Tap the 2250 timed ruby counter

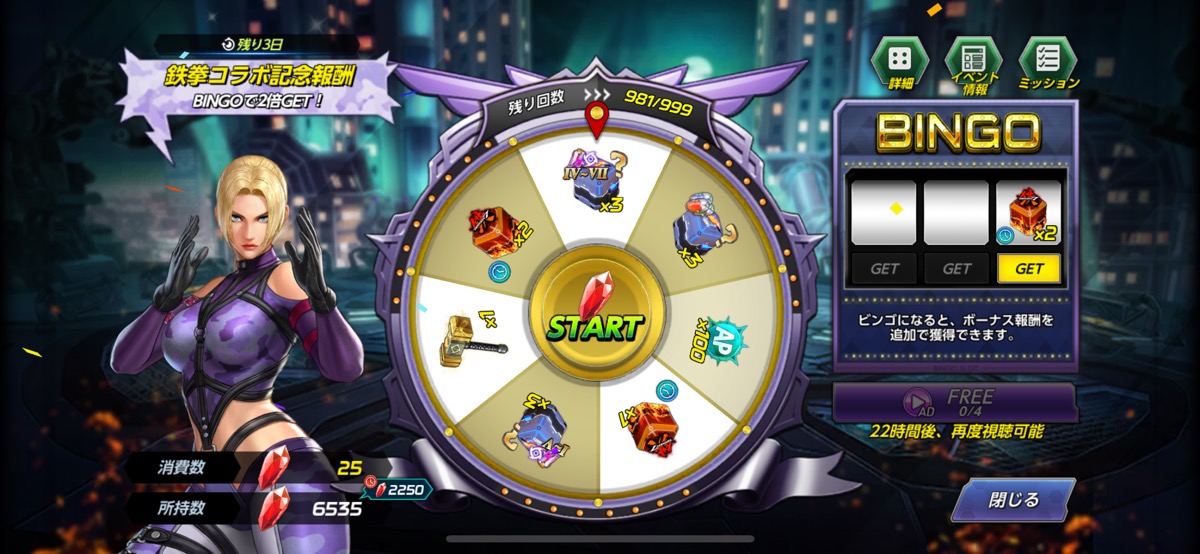[399, 490]
